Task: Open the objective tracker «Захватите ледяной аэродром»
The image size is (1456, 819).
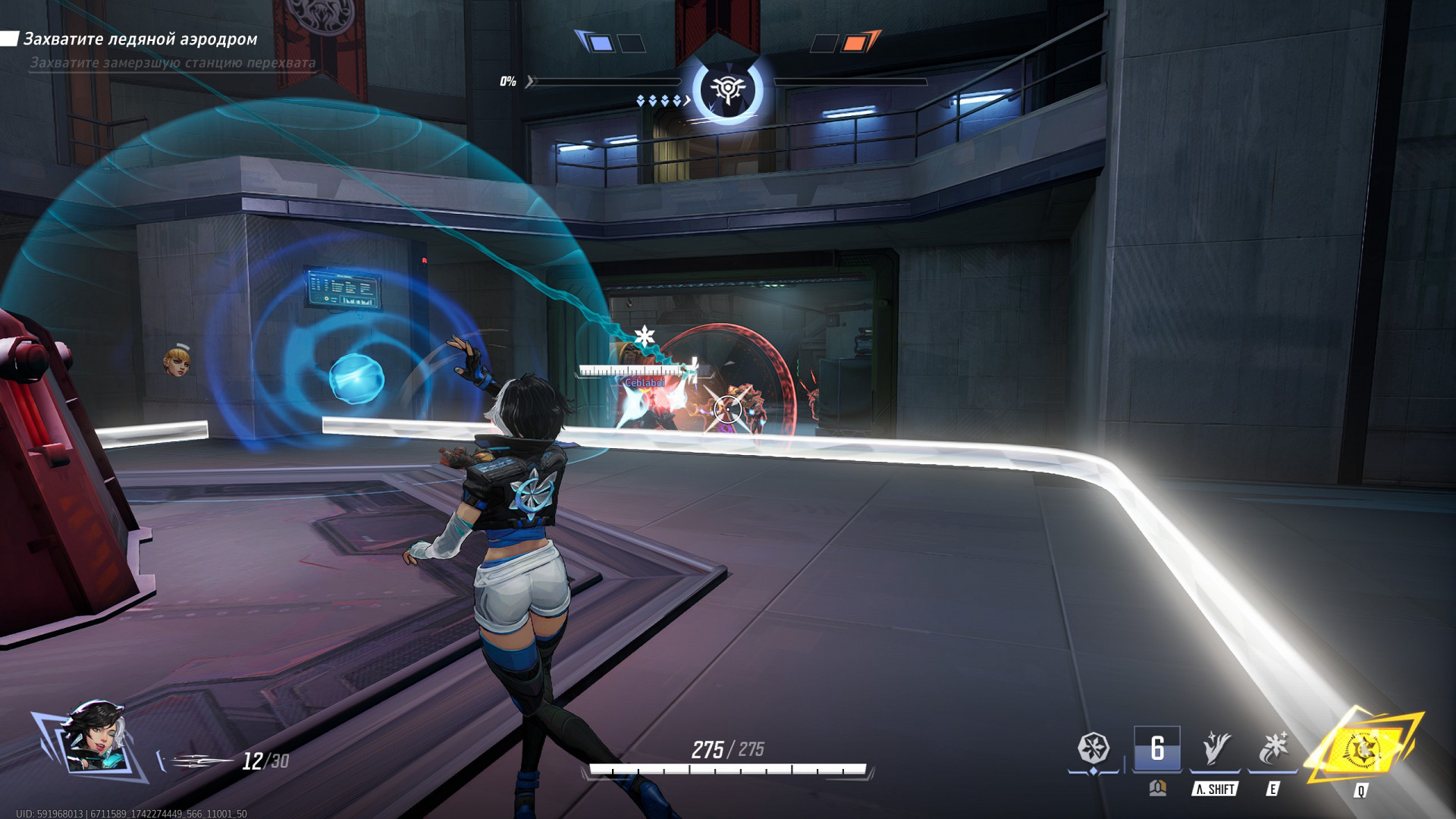Action: pos(140,39)
